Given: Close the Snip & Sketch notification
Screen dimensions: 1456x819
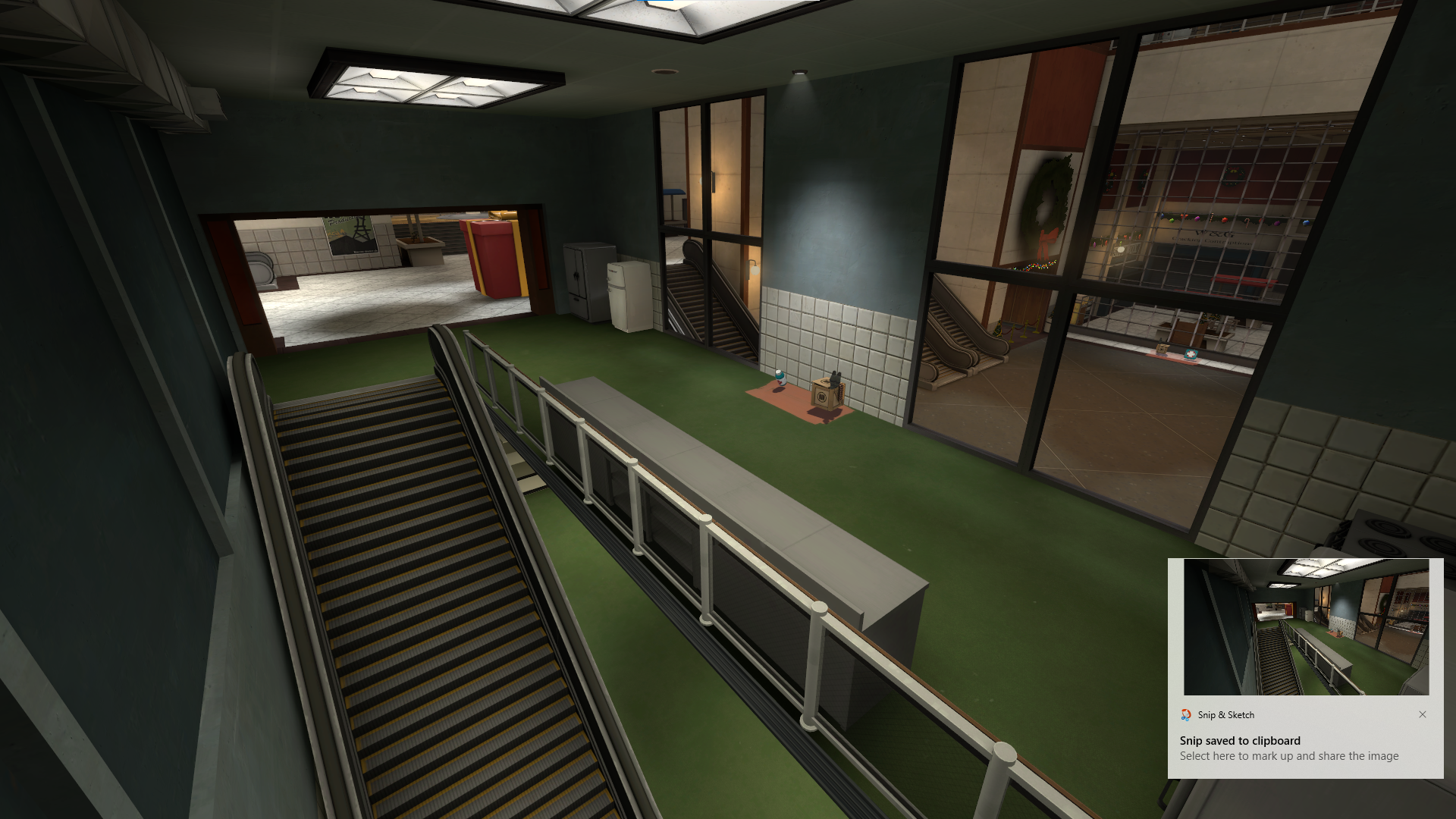Looking at the screenshot, I should [1423, 714].
